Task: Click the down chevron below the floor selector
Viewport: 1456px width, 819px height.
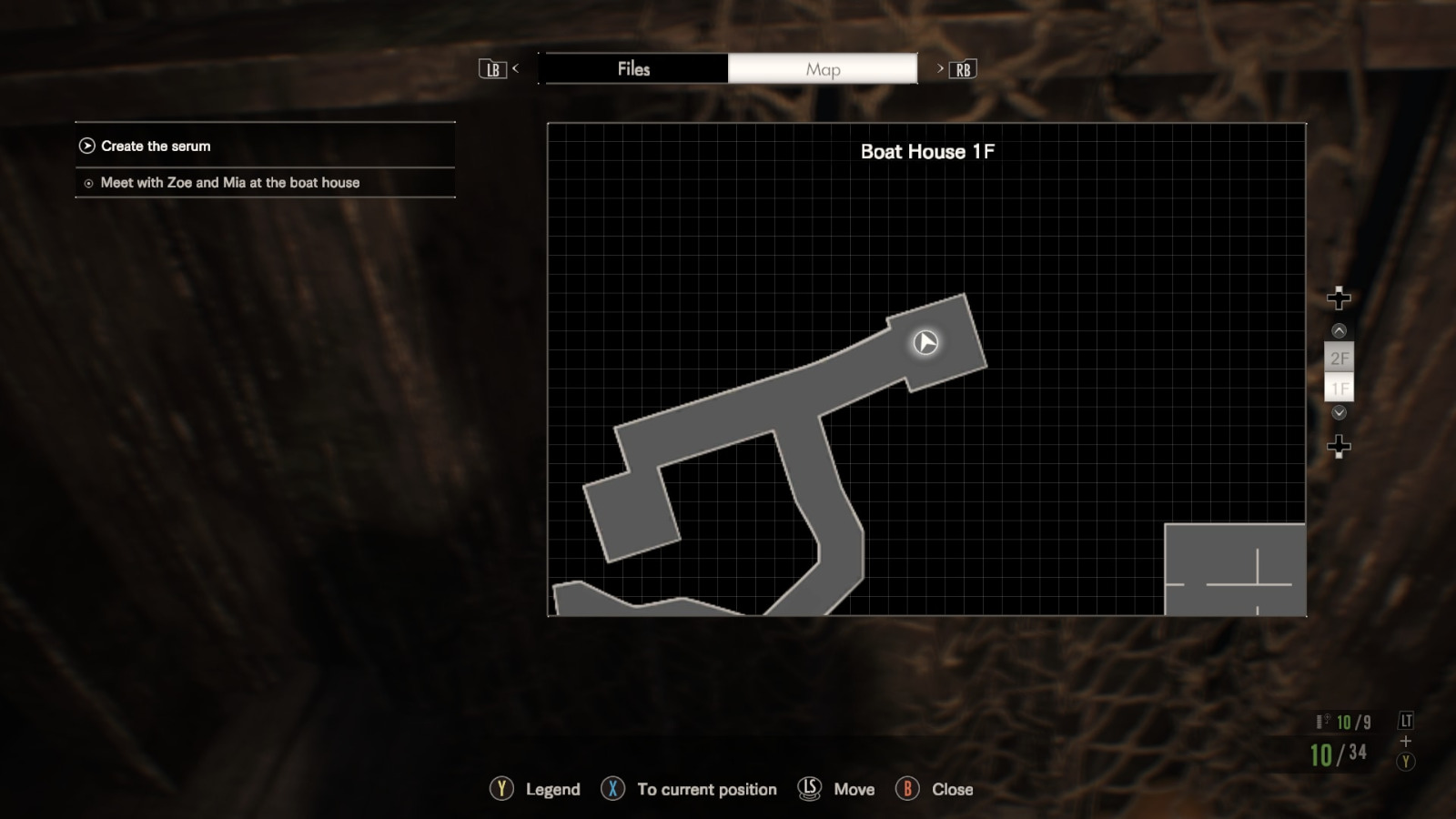Action: coord(1338,412)
